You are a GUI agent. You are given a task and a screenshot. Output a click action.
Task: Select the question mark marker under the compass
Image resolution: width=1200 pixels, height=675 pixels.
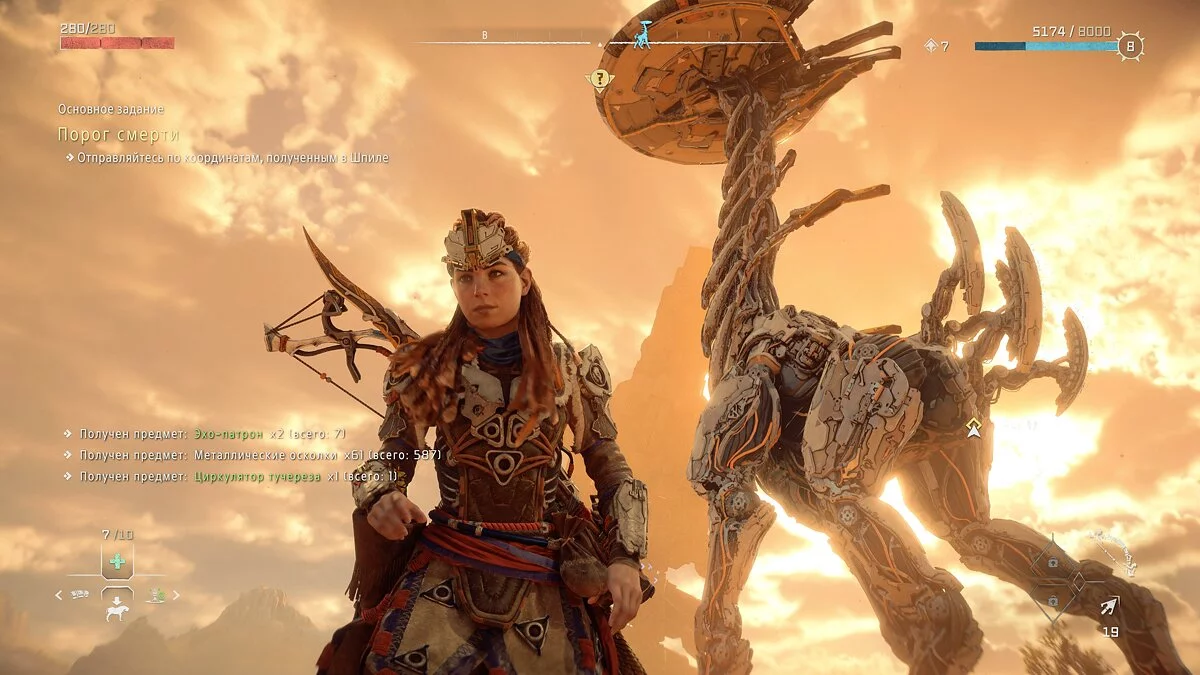[x=599, y=78]
